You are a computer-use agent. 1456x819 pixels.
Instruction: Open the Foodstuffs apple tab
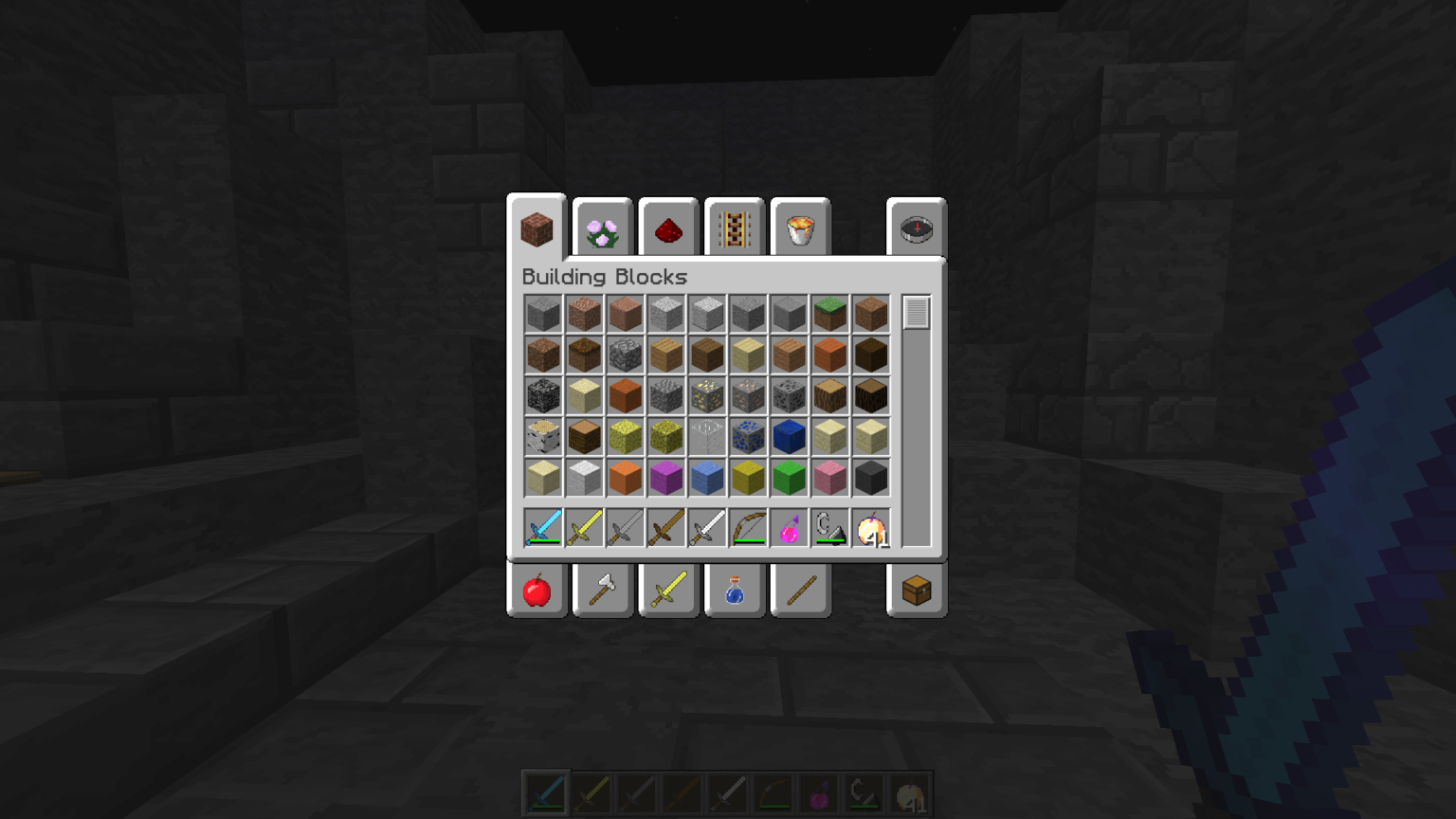537,590
